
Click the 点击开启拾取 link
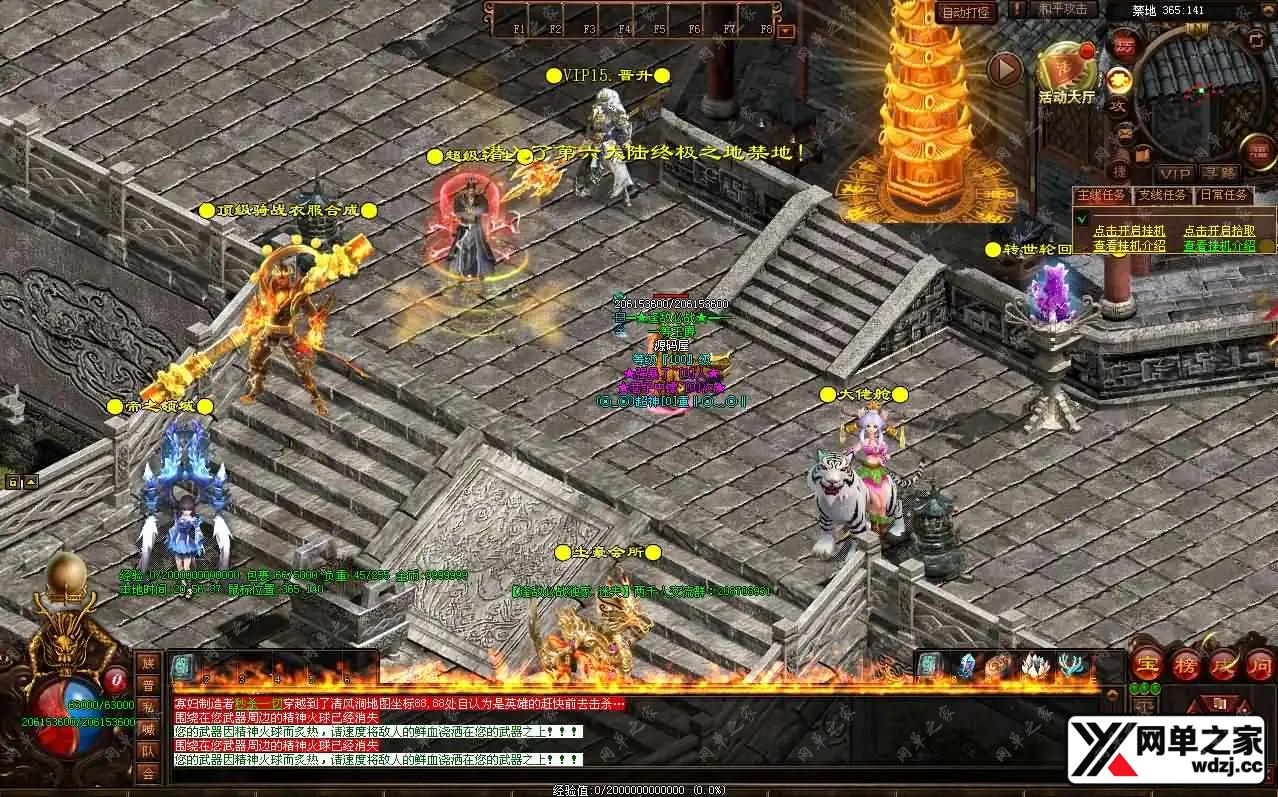(1219, 230)
